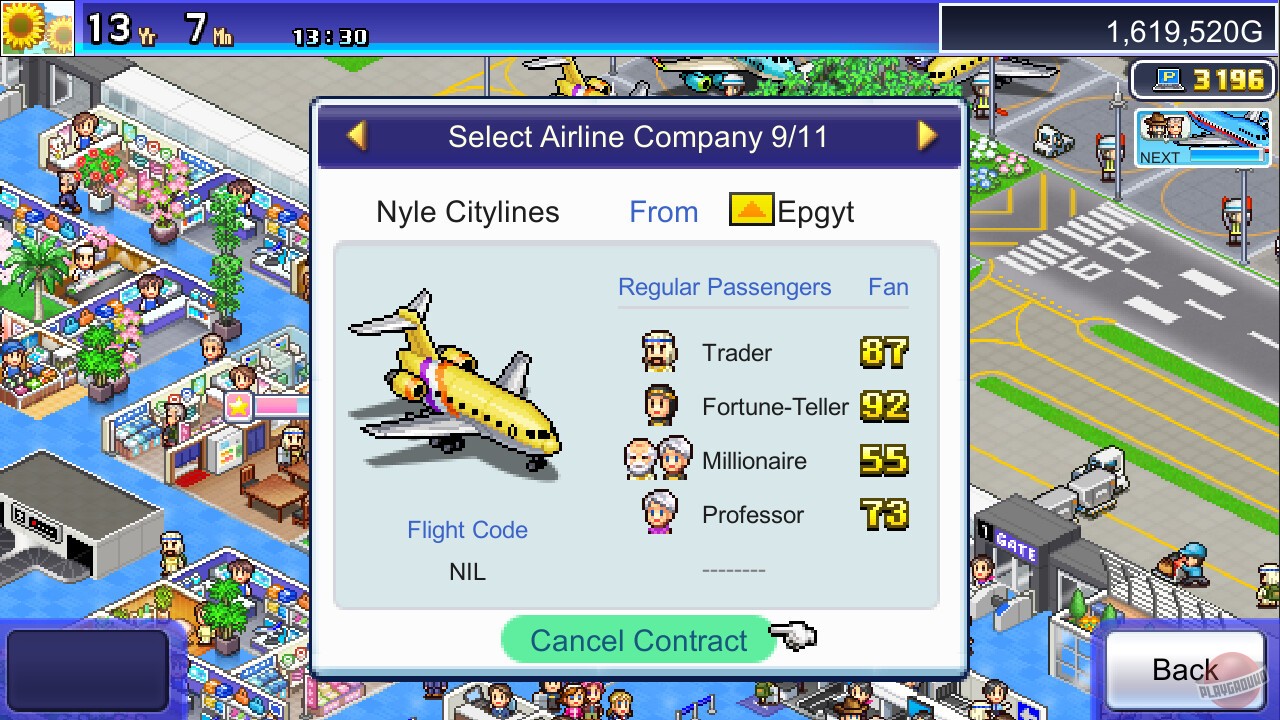Click the Millionaire couple passenger icon
The image size is (1280, 720).
coord(657,459)
